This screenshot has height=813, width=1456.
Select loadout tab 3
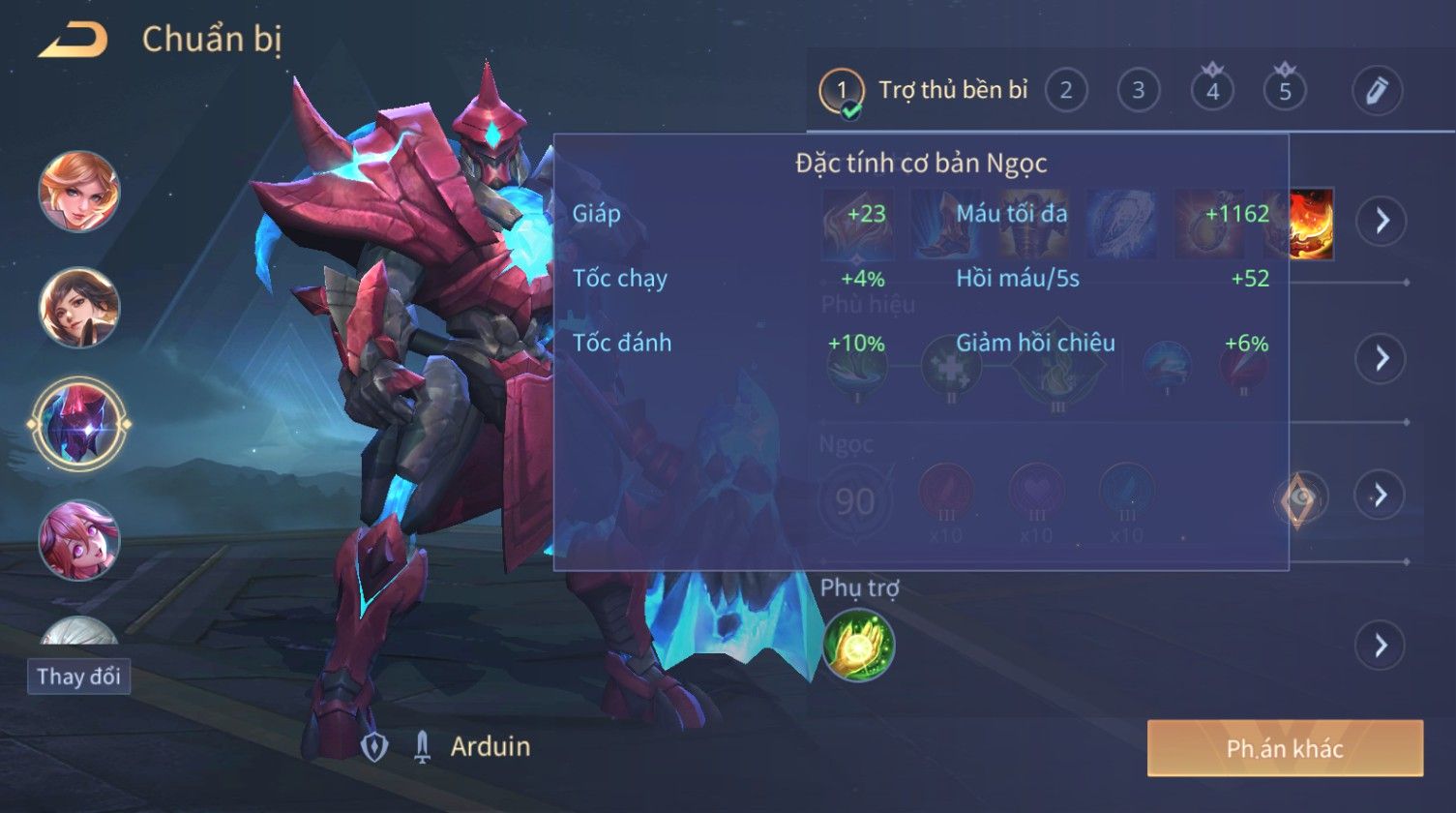pyautogui.click(x=1138, y=91)
